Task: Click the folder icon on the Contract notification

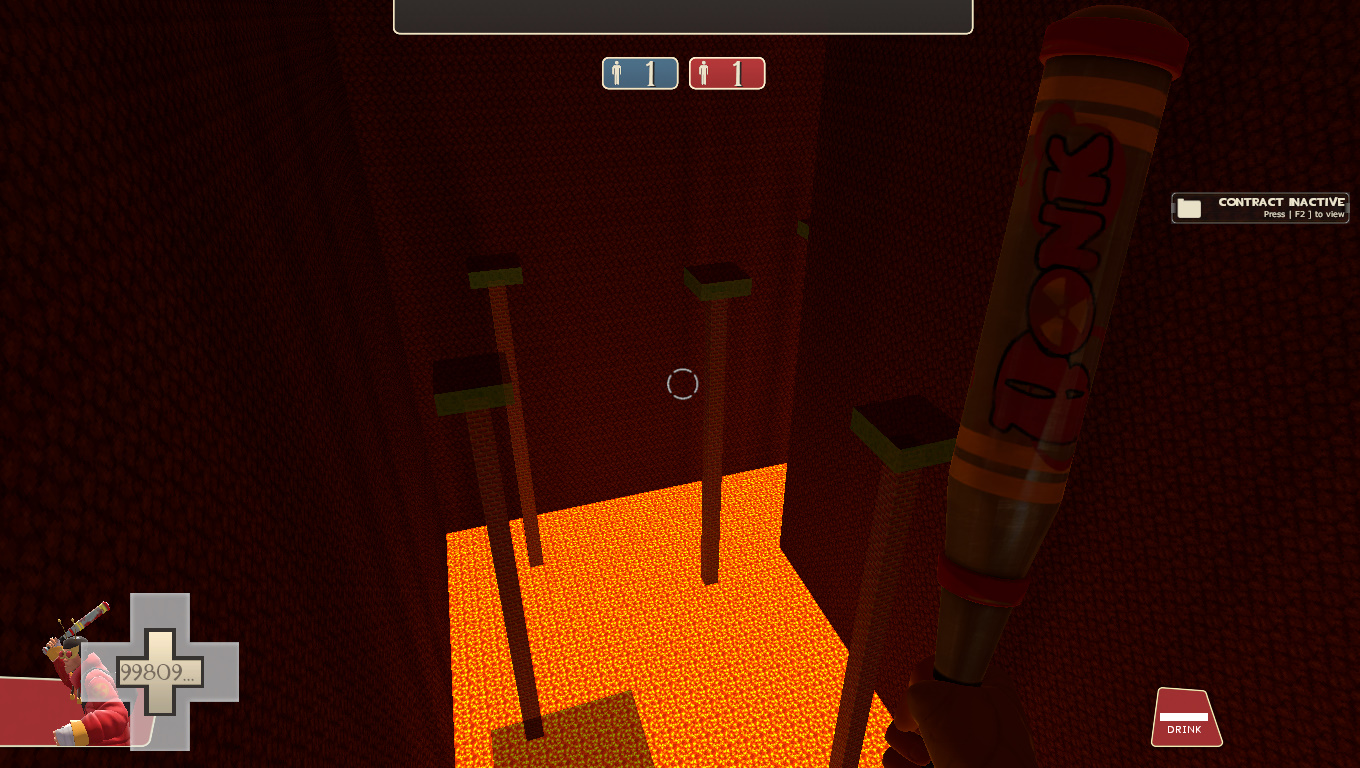Action: [x=1189, y=207]
